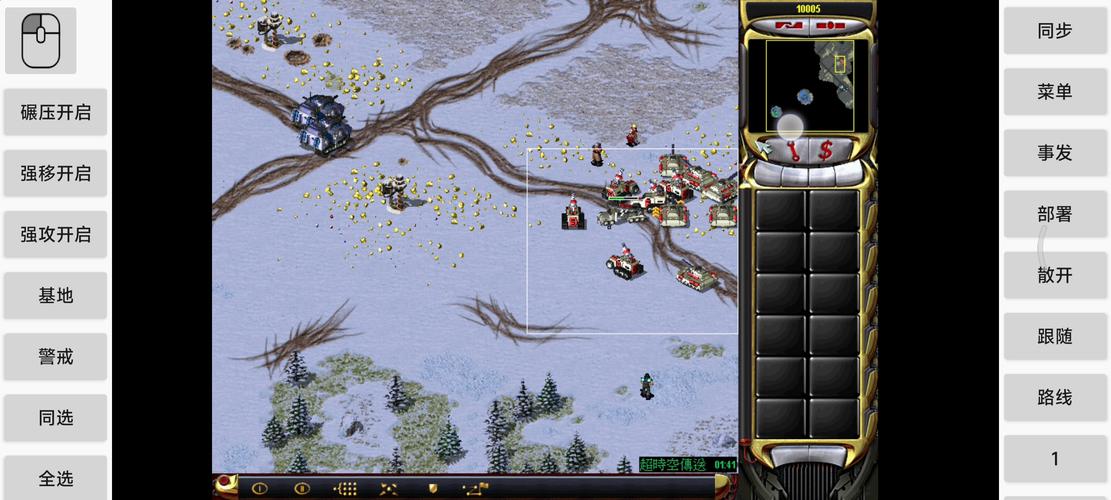Toggle the 强攻开启 force-attack button
This screenshot has height=500, width=1111.
tap(56, 234)
